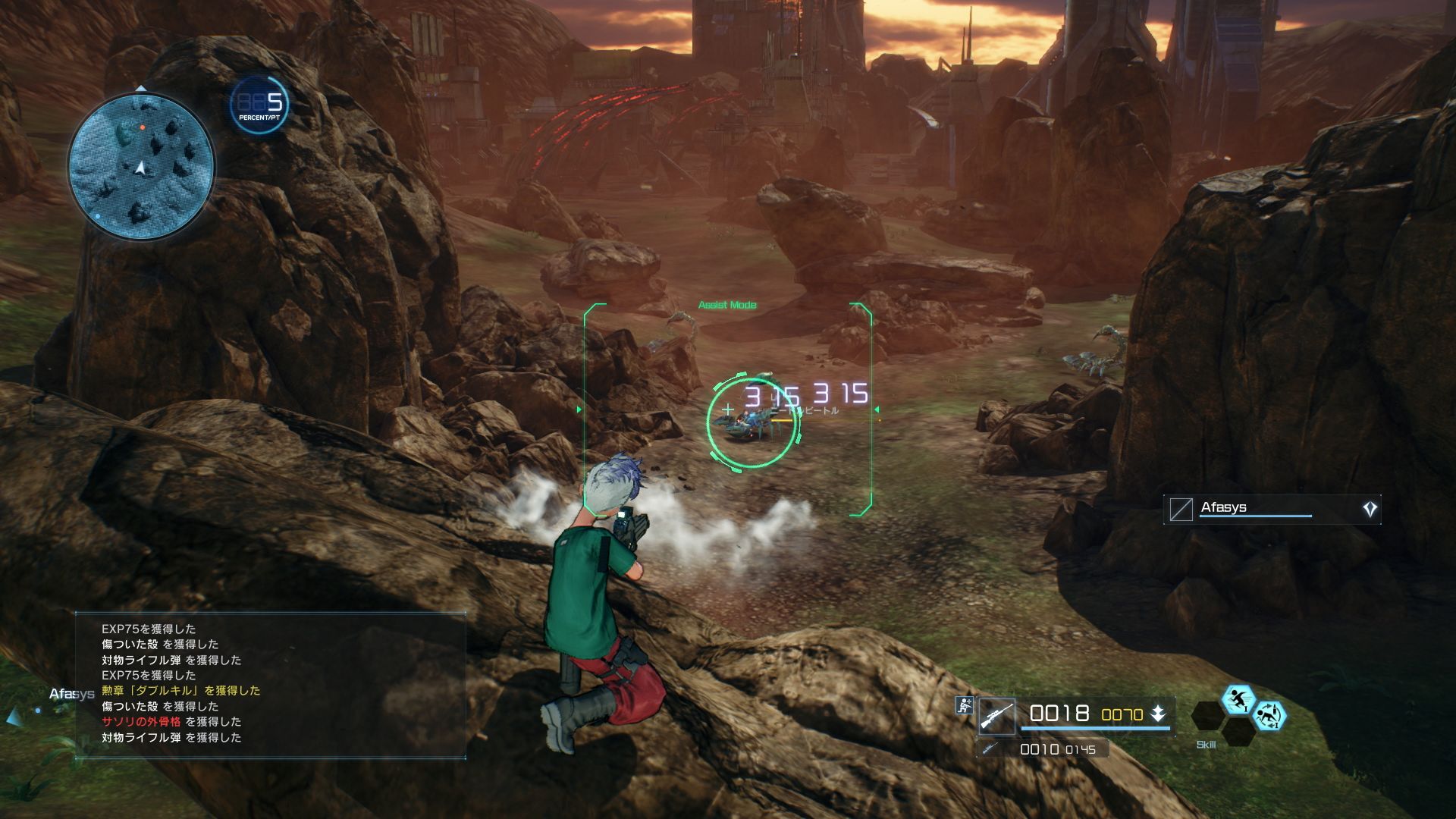The image size is (1456, 819).
Task: Activate the sprinting figure skill
Action: pyautogui.click(x=1238, y=699)
